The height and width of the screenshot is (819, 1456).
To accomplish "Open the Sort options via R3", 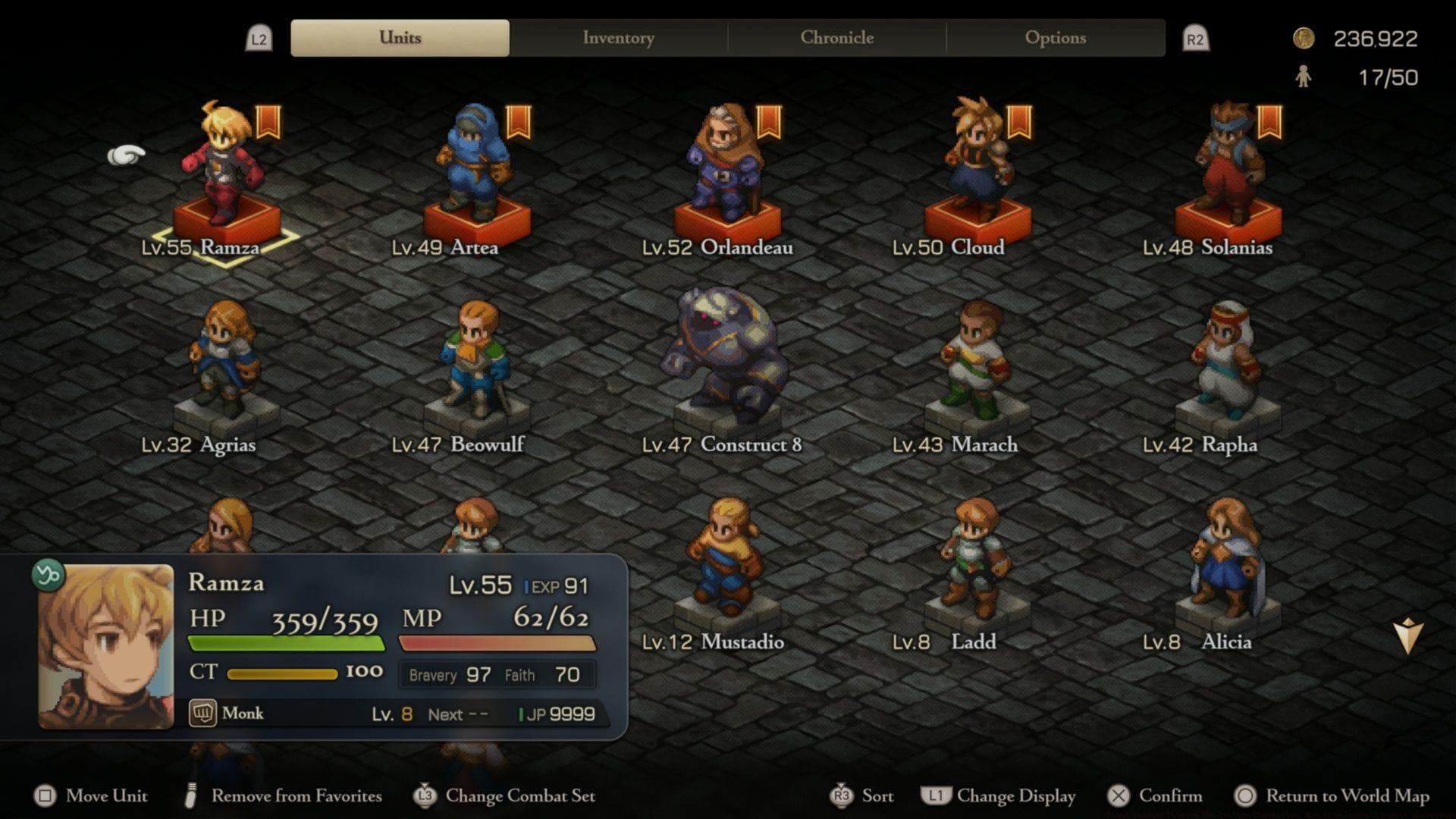I will coord(874,796).
